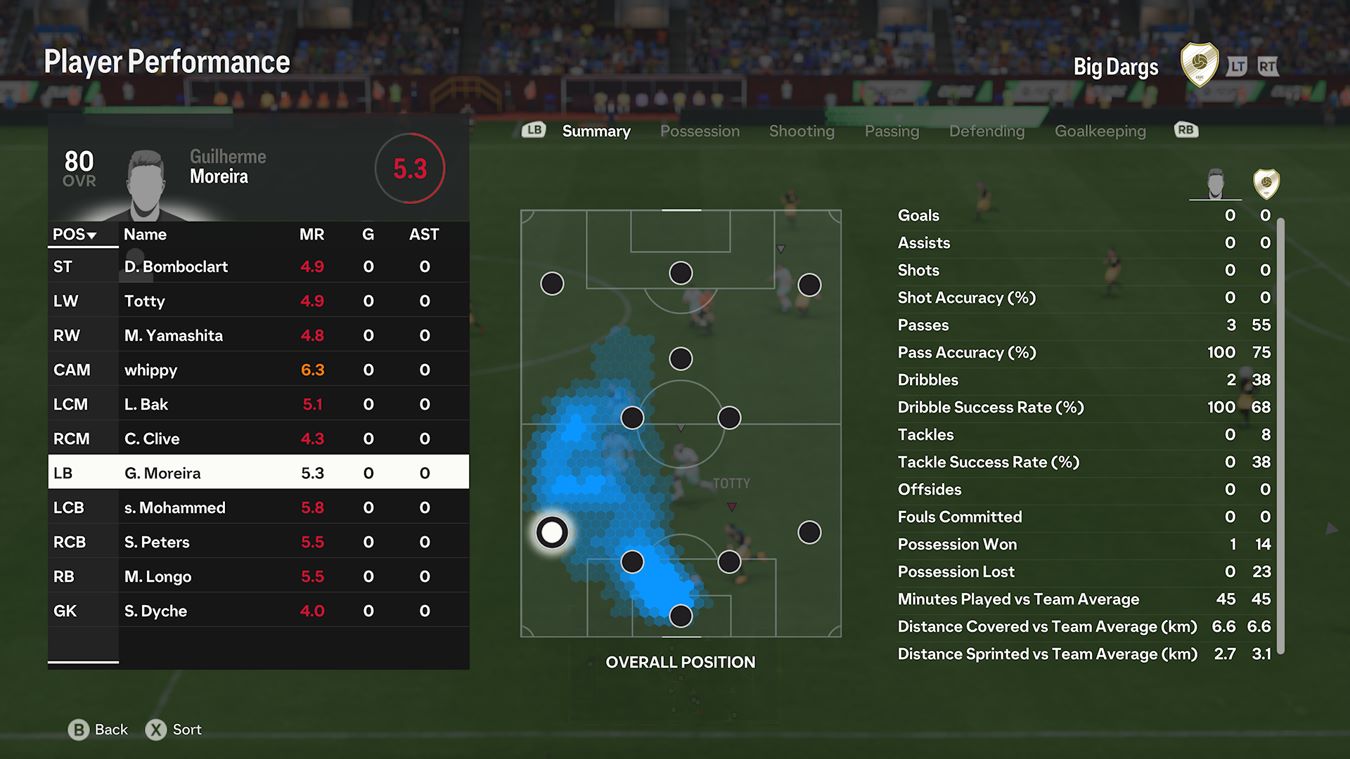Select s. Mohammed centre-back row
Screen dimensions: 1350x759
258,507
